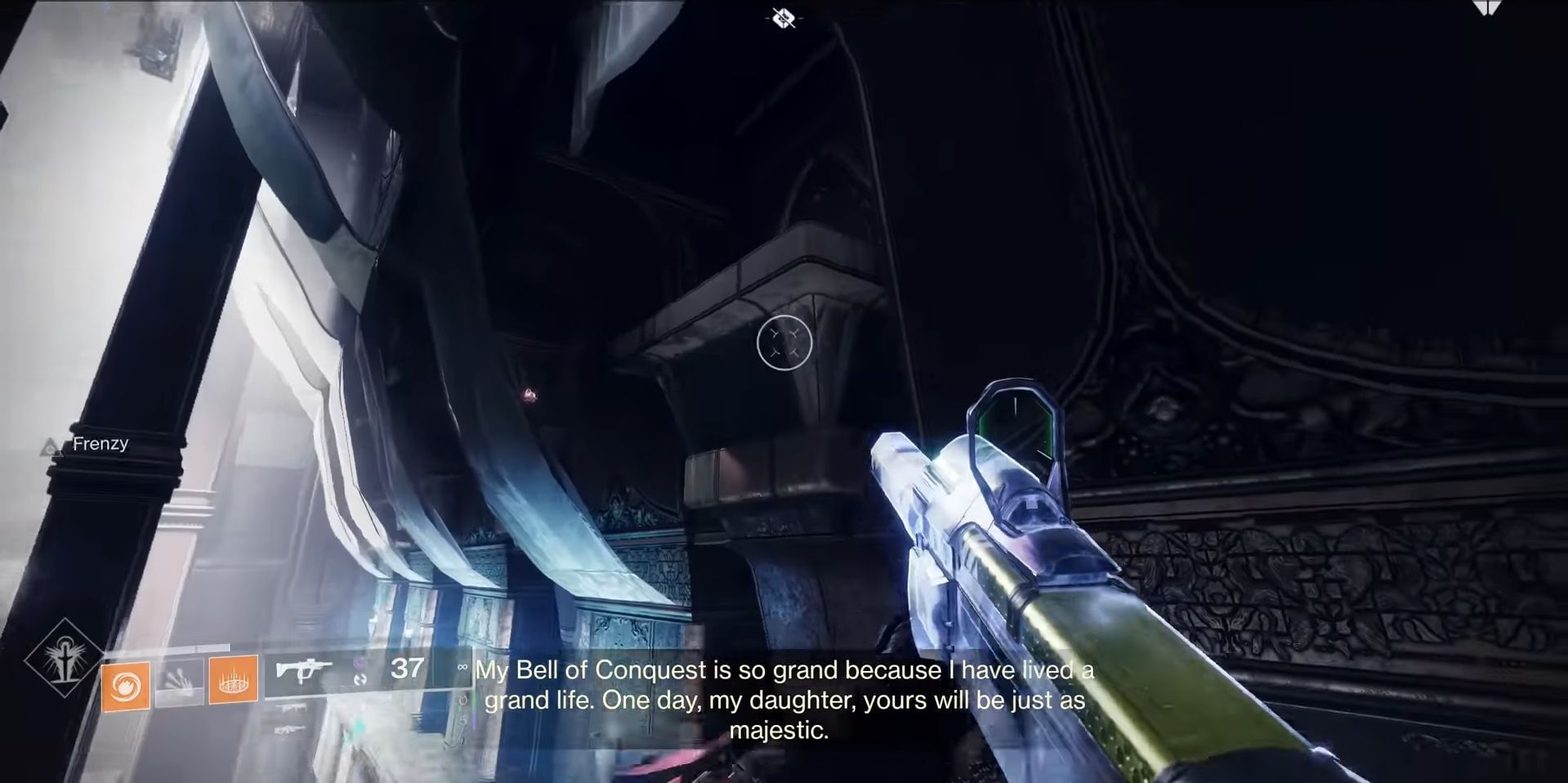Click the objective waypoint marker at top
1568x783 pixels.
pos(782,18)
